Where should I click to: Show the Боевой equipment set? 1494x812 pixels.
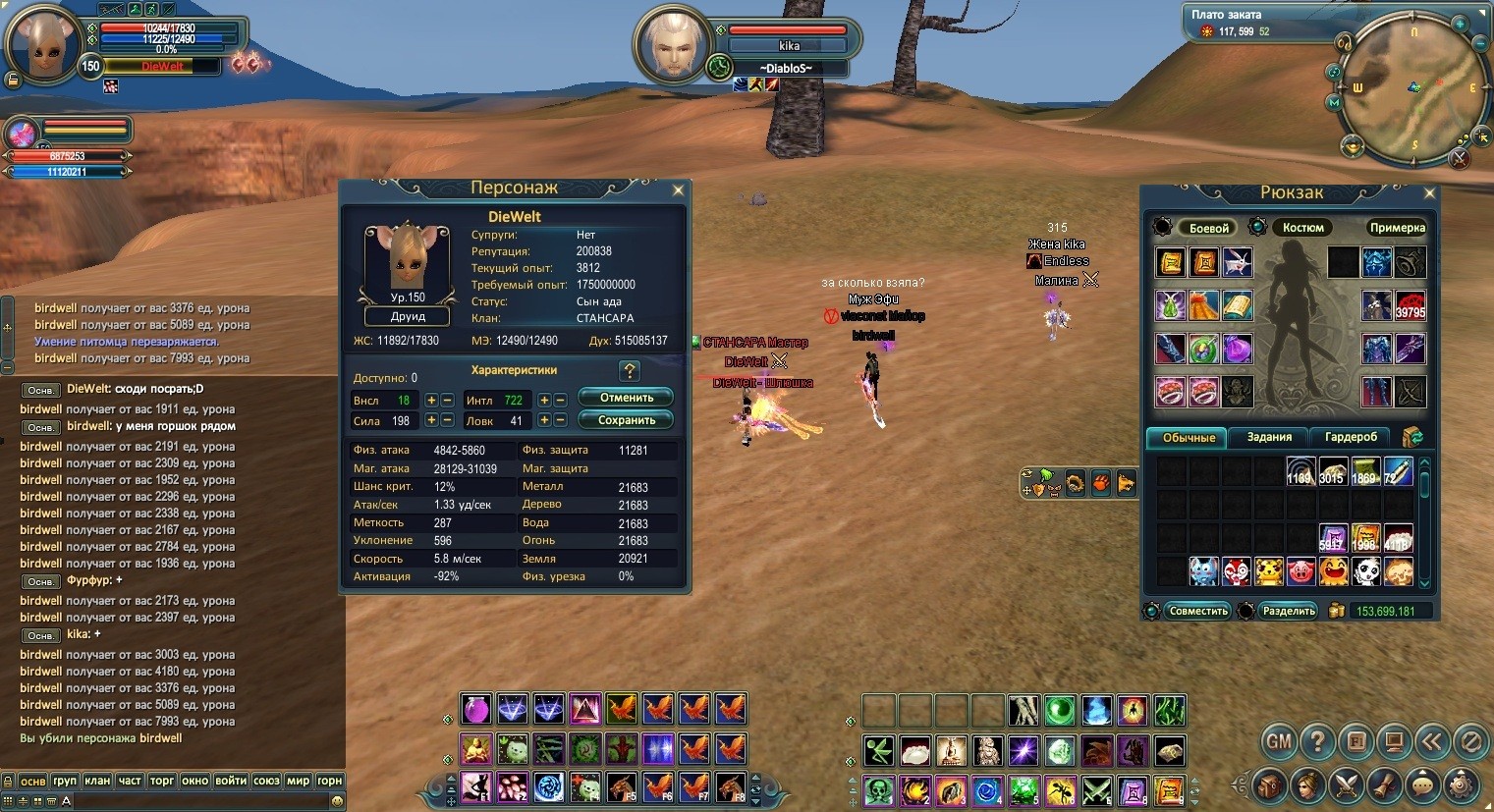[x=1208, y=228]
